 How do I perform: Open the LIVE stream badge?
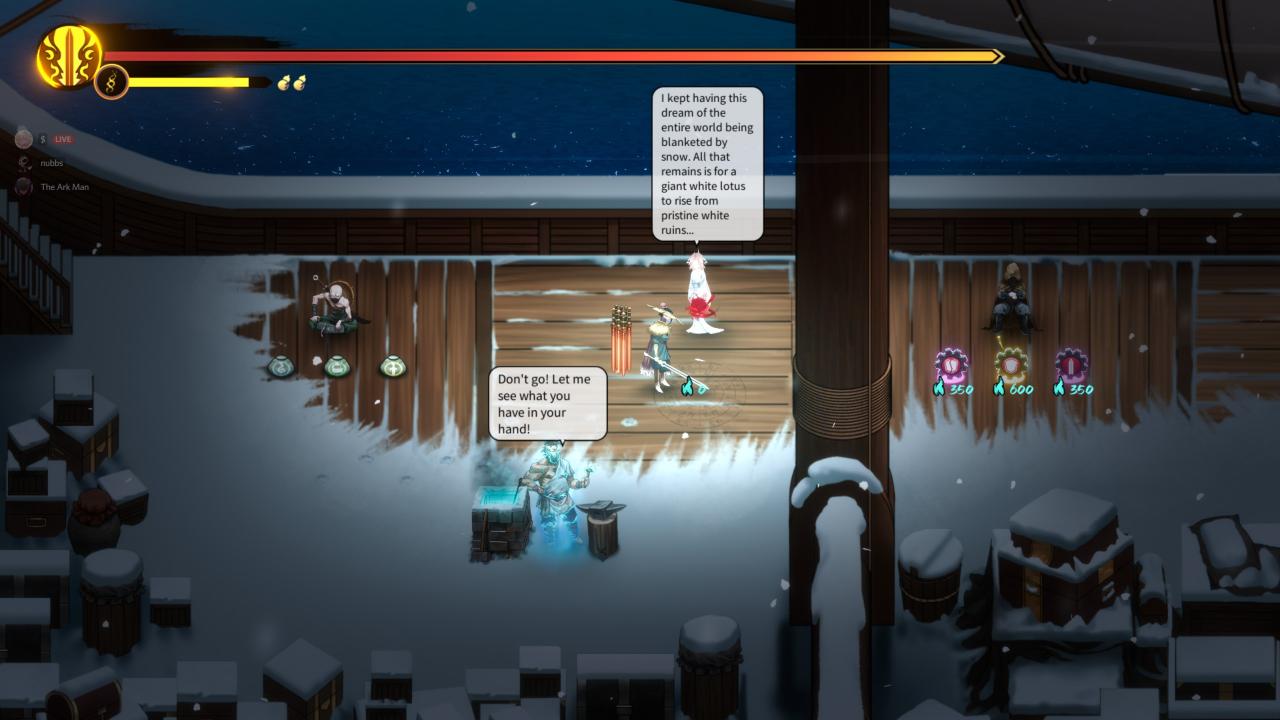63,139
